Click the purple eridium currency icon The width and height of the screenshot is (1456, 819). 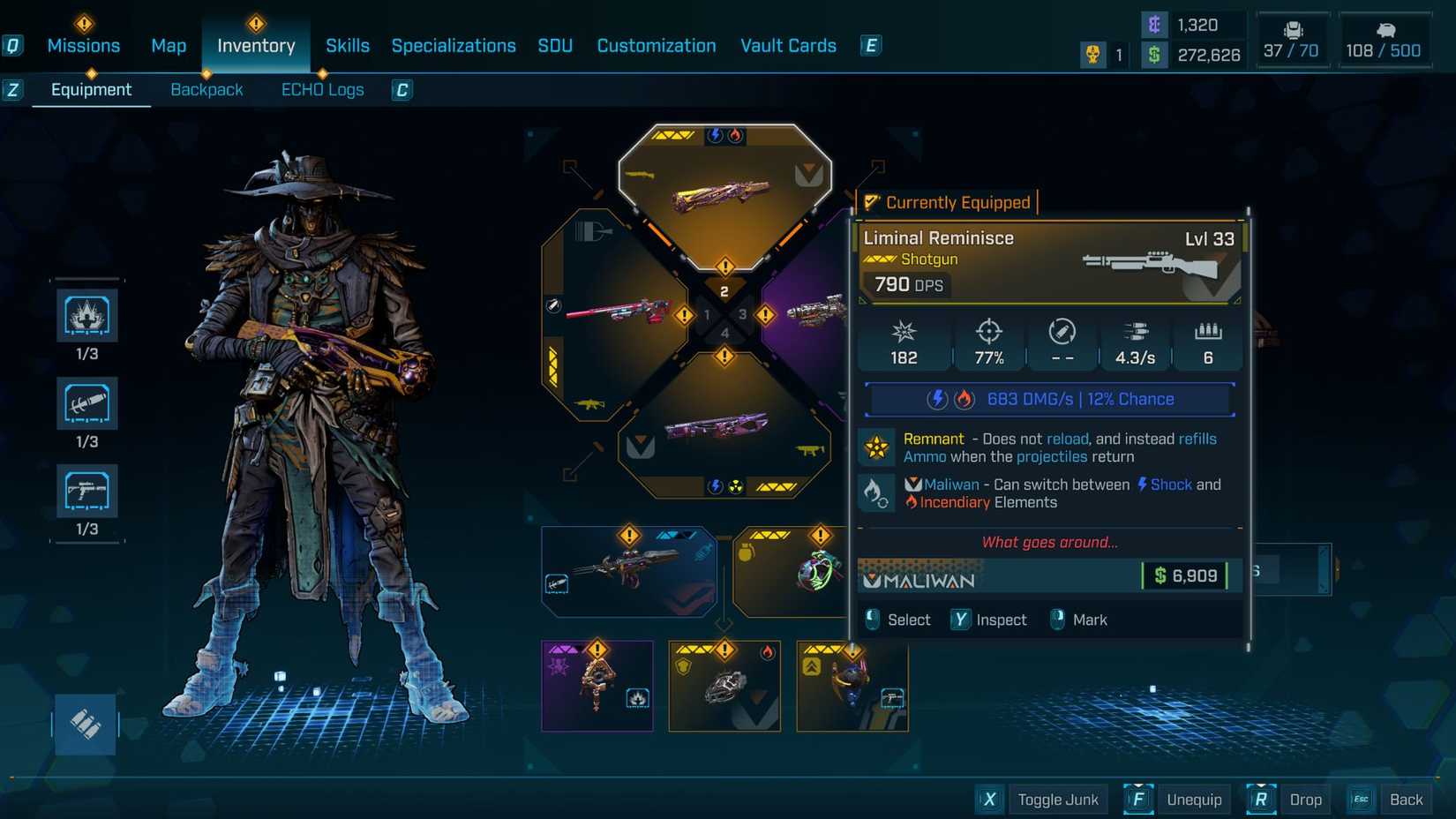[x=1153, y=25]
